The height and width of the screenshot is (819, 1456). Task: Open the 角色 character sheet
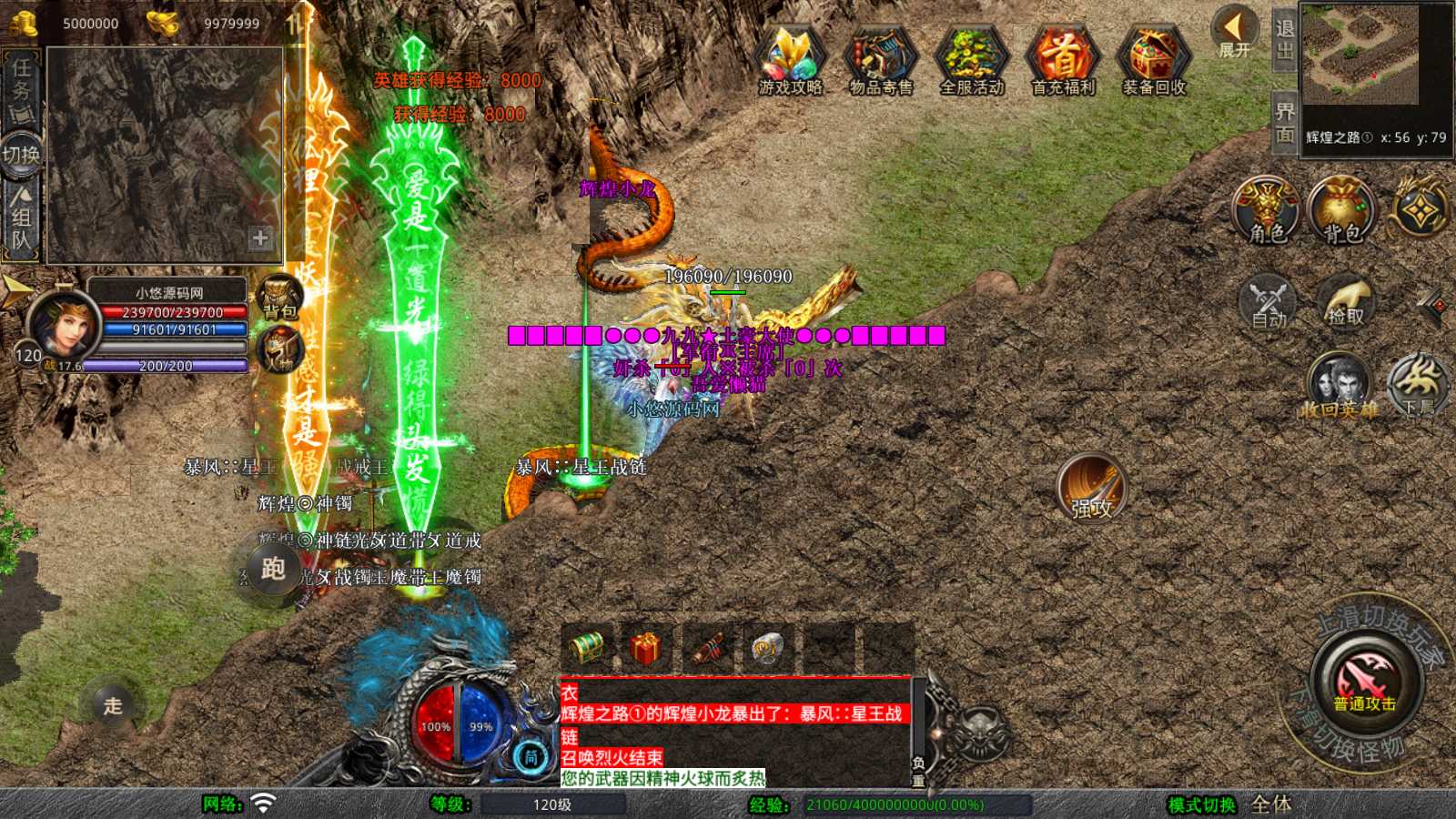pos(1267,211)
